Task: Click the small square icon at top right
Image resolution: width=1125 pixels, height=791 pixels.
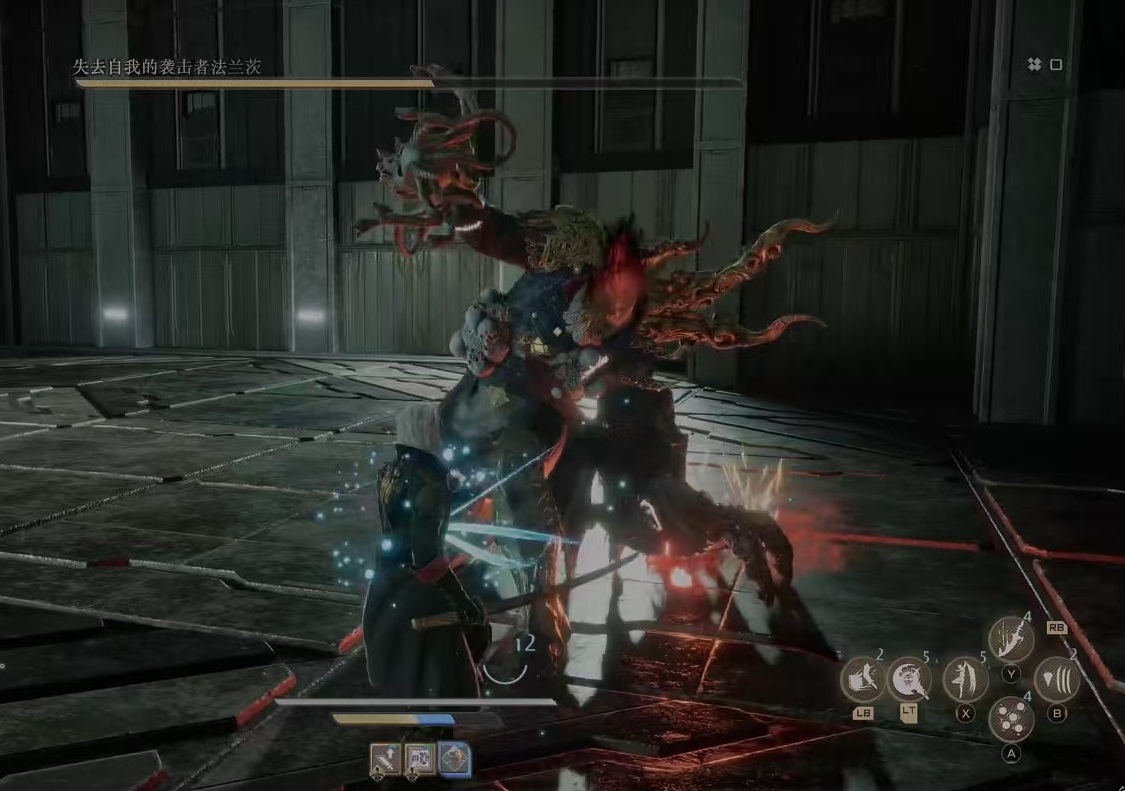Action: click(1056, 65)
